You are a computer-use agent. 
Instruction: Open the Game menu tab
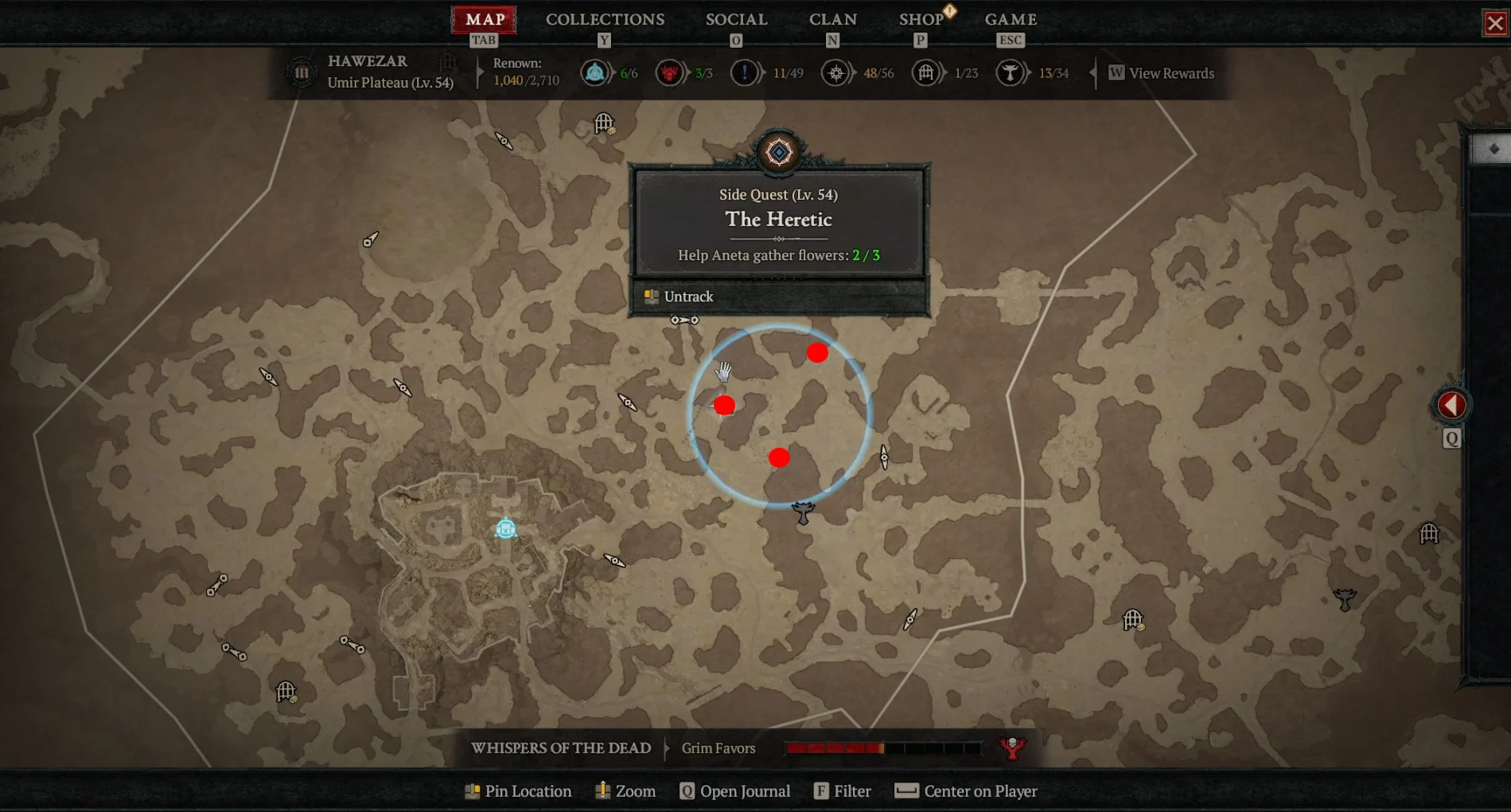tap(1011, 20)
